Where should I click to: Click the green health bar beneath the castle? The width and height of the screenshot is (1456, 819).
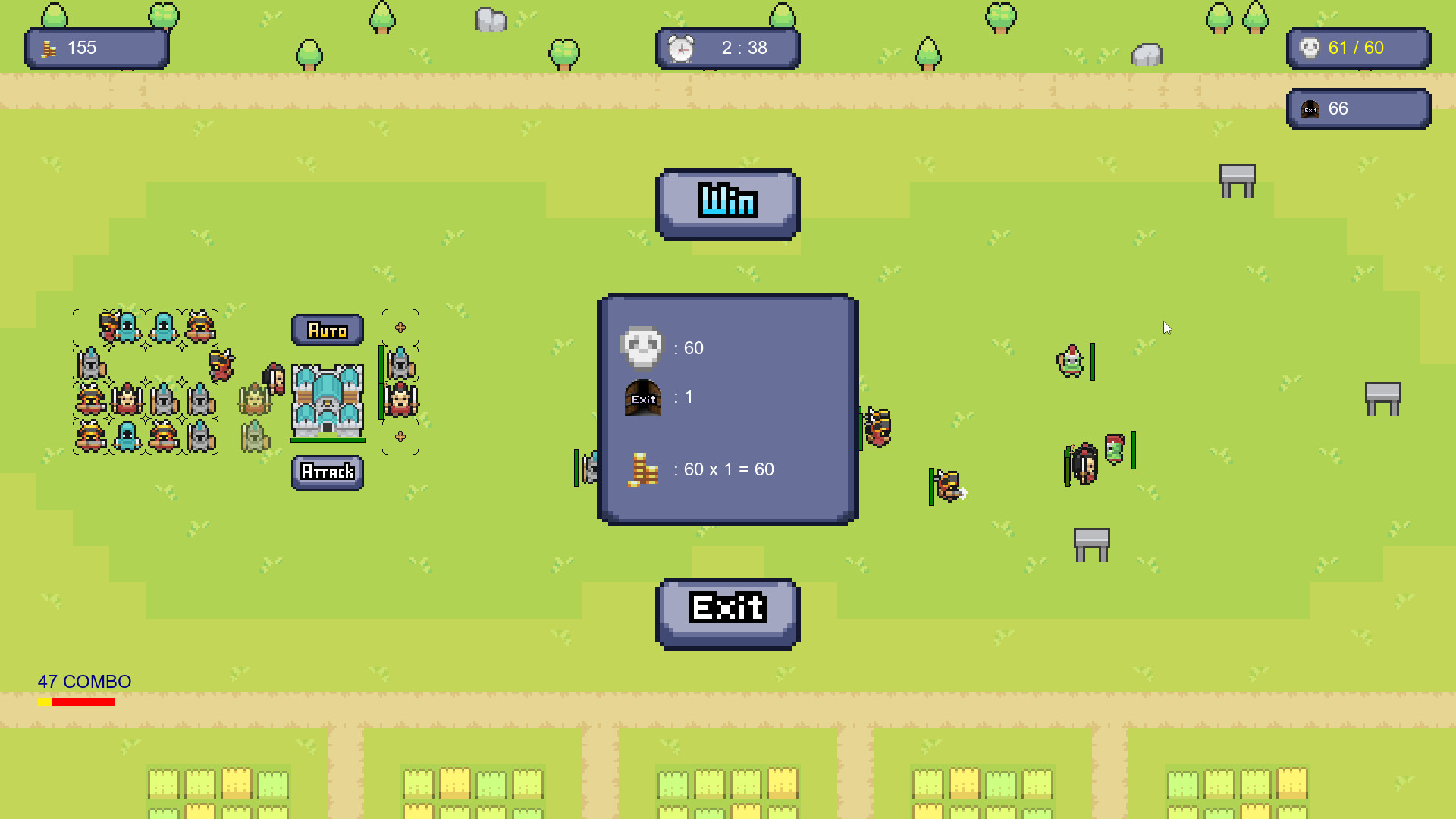(328, 440)
